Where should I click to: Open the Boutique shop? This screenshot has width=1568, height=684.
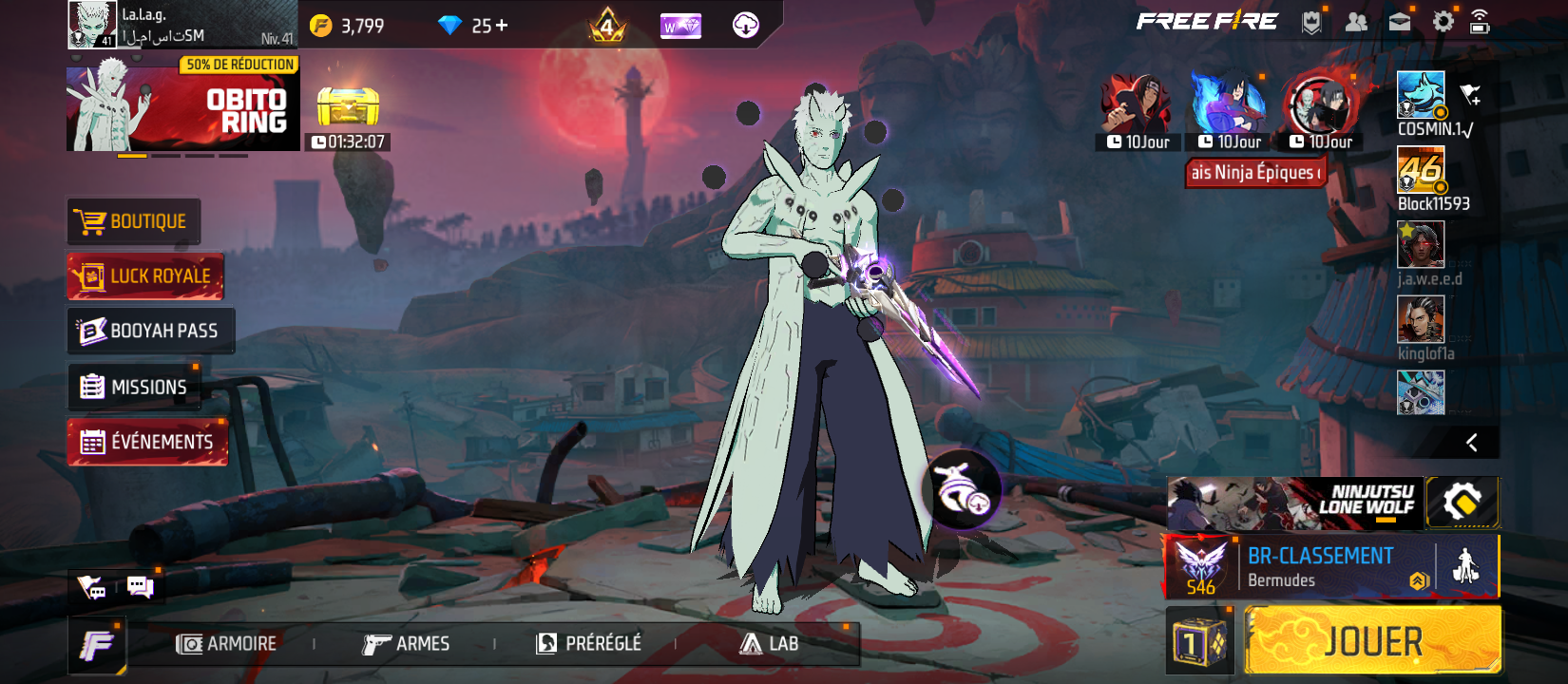coord(134,221)
